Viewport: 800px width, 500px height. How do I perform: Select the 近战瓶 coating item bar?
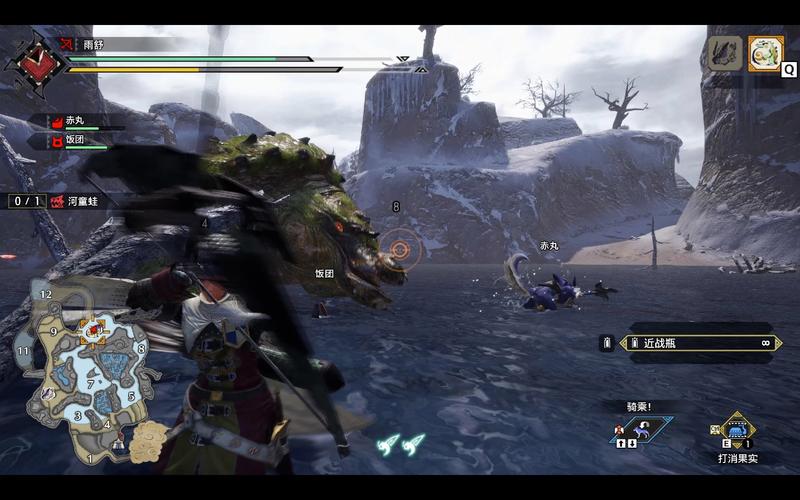pyautogui.click(x=699, y=343)
